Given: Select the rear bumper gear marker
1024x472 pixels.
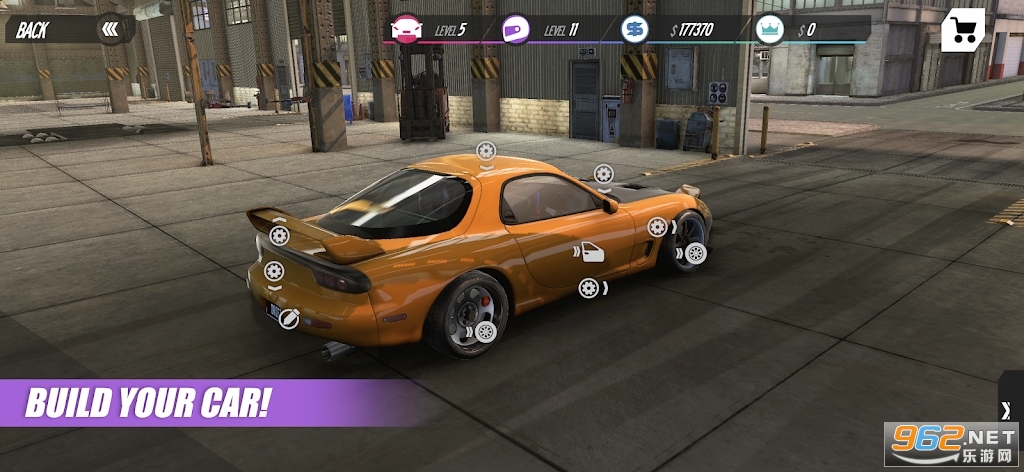Looking at the screenshot, I should pos(274,271).
